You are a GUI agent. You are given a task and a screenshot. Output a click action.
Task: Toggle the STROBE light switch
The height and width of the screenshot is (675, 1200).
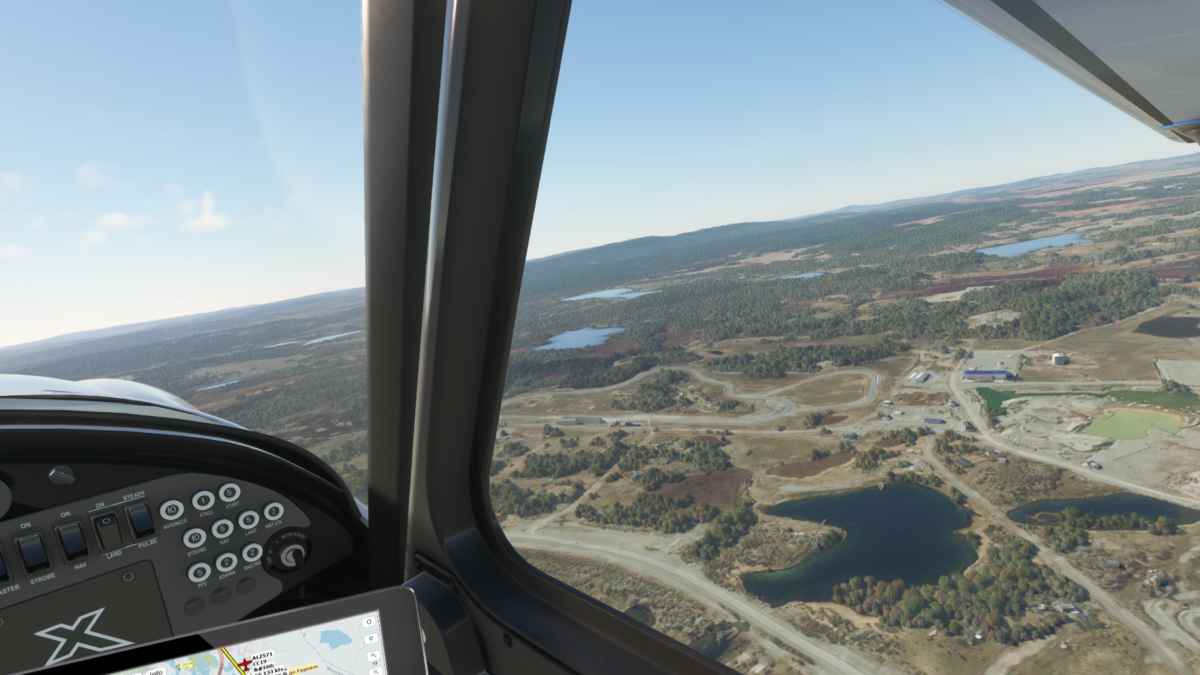(x=33, y=551)
